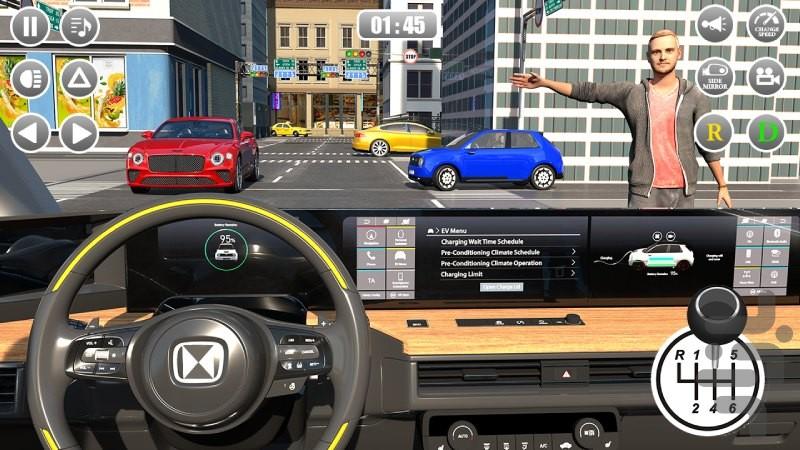Turn on the headlights button
This screenshot has height=450, width=800.
pos(30,77)
